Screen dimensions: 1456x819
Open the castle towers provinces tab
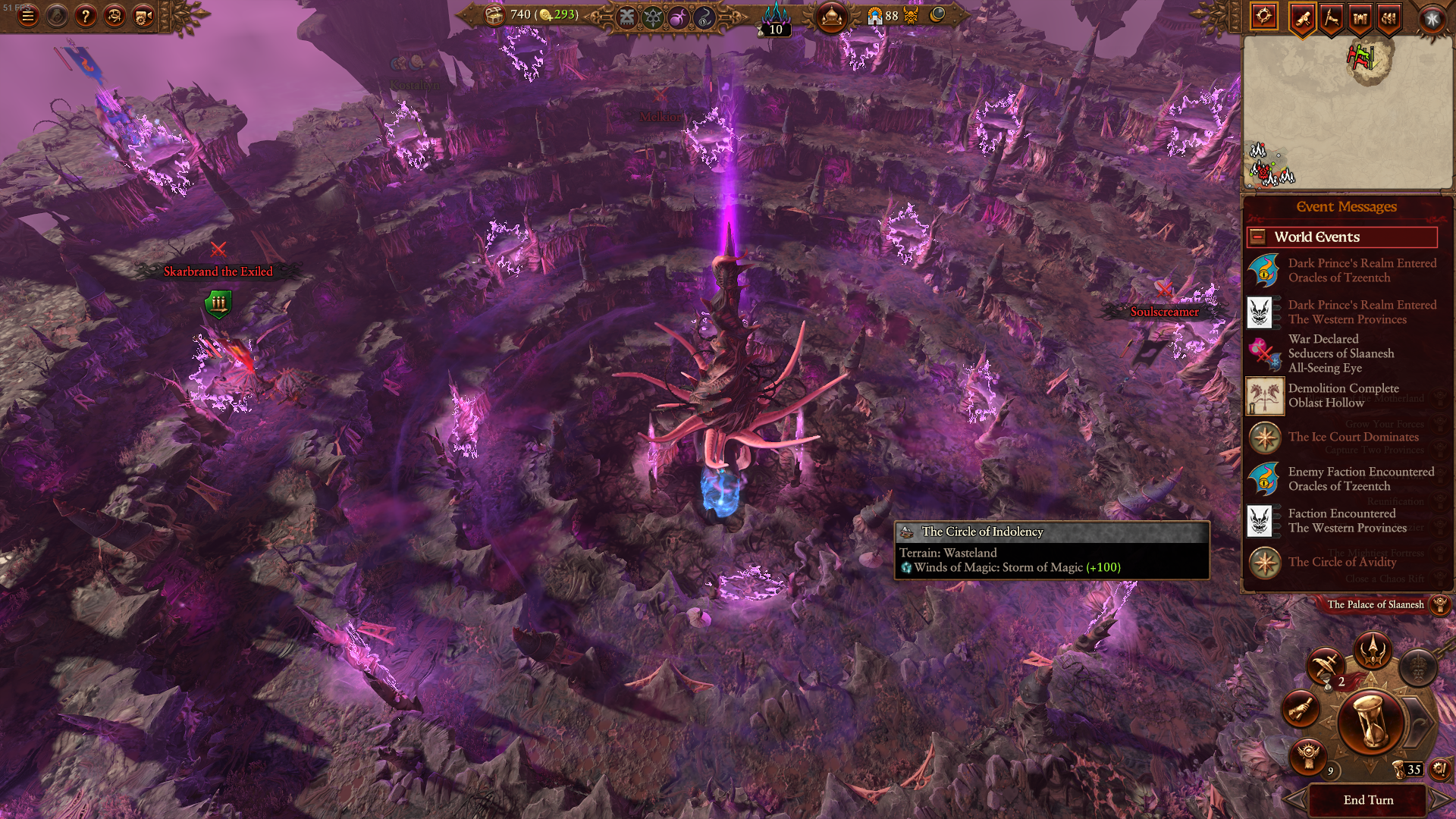[1360, 18]
